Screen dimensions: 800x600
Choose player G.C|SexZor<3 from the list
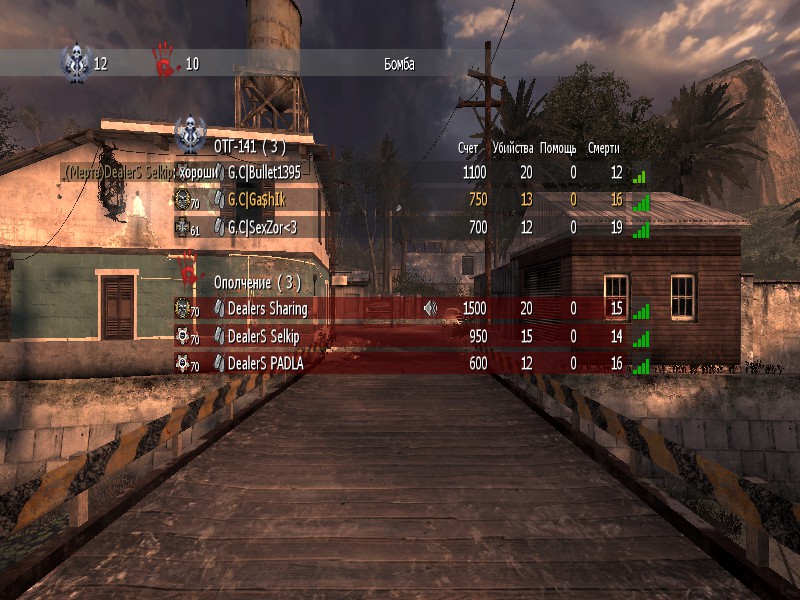coord(264,228)
